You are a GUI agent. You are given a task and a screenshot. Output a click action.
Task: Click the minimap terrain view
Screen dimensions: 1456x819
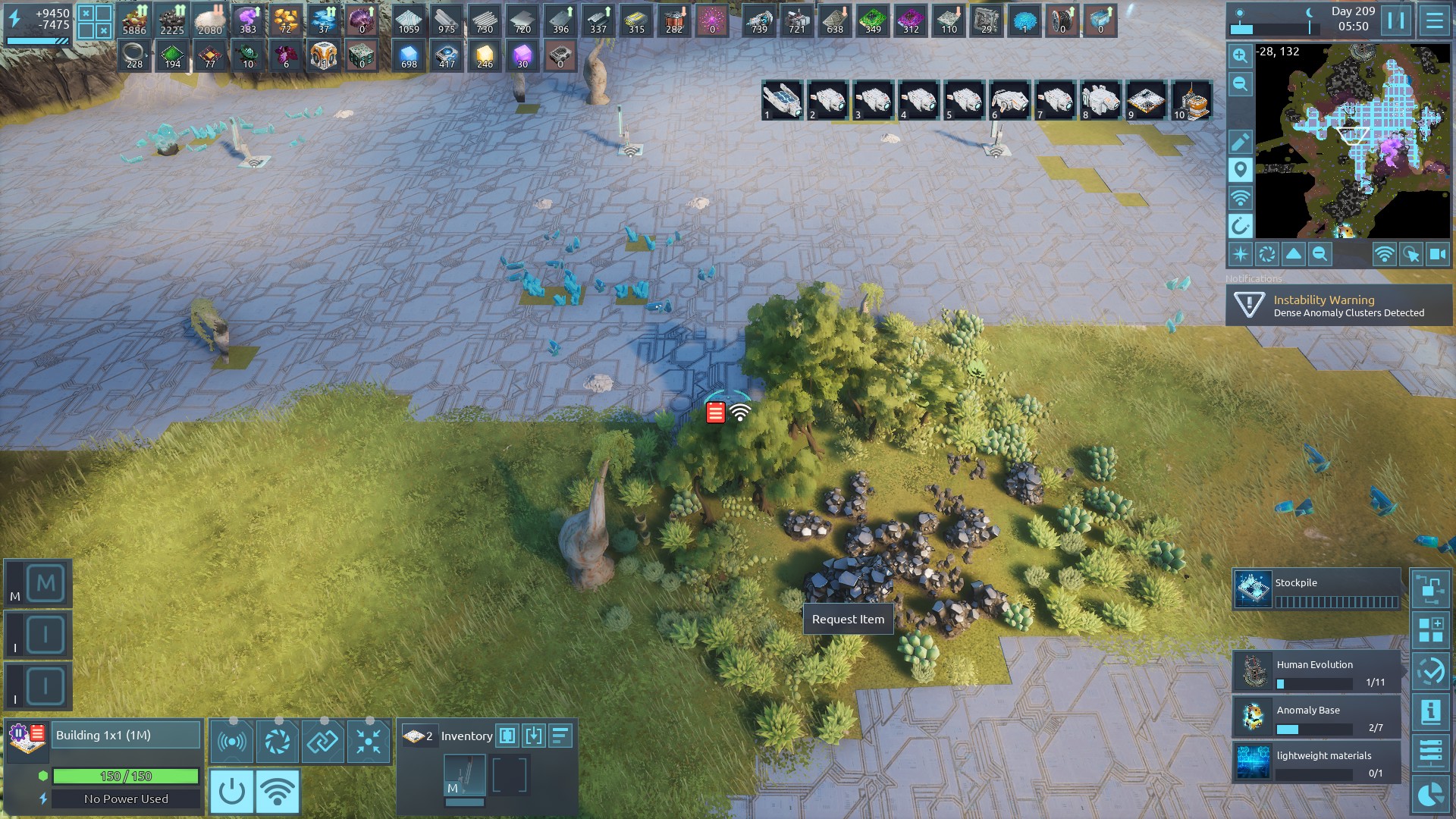click(1352, 140)
